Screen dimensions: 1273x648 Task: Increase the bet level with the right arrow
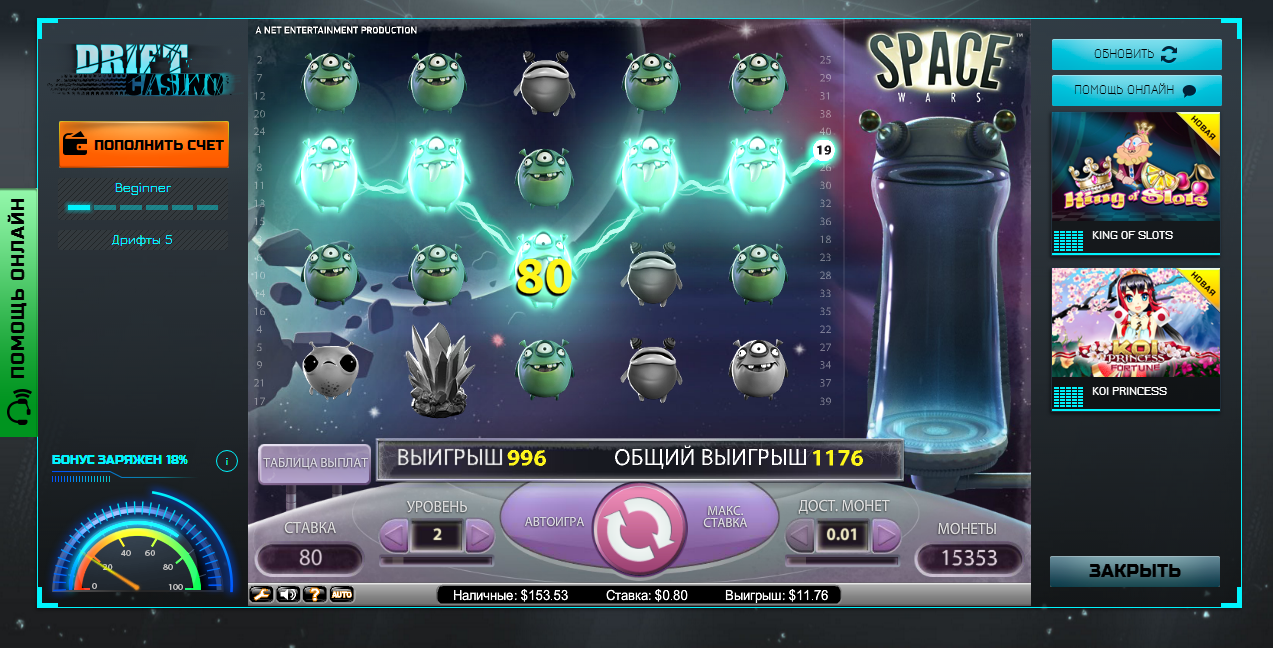[480, 536]
